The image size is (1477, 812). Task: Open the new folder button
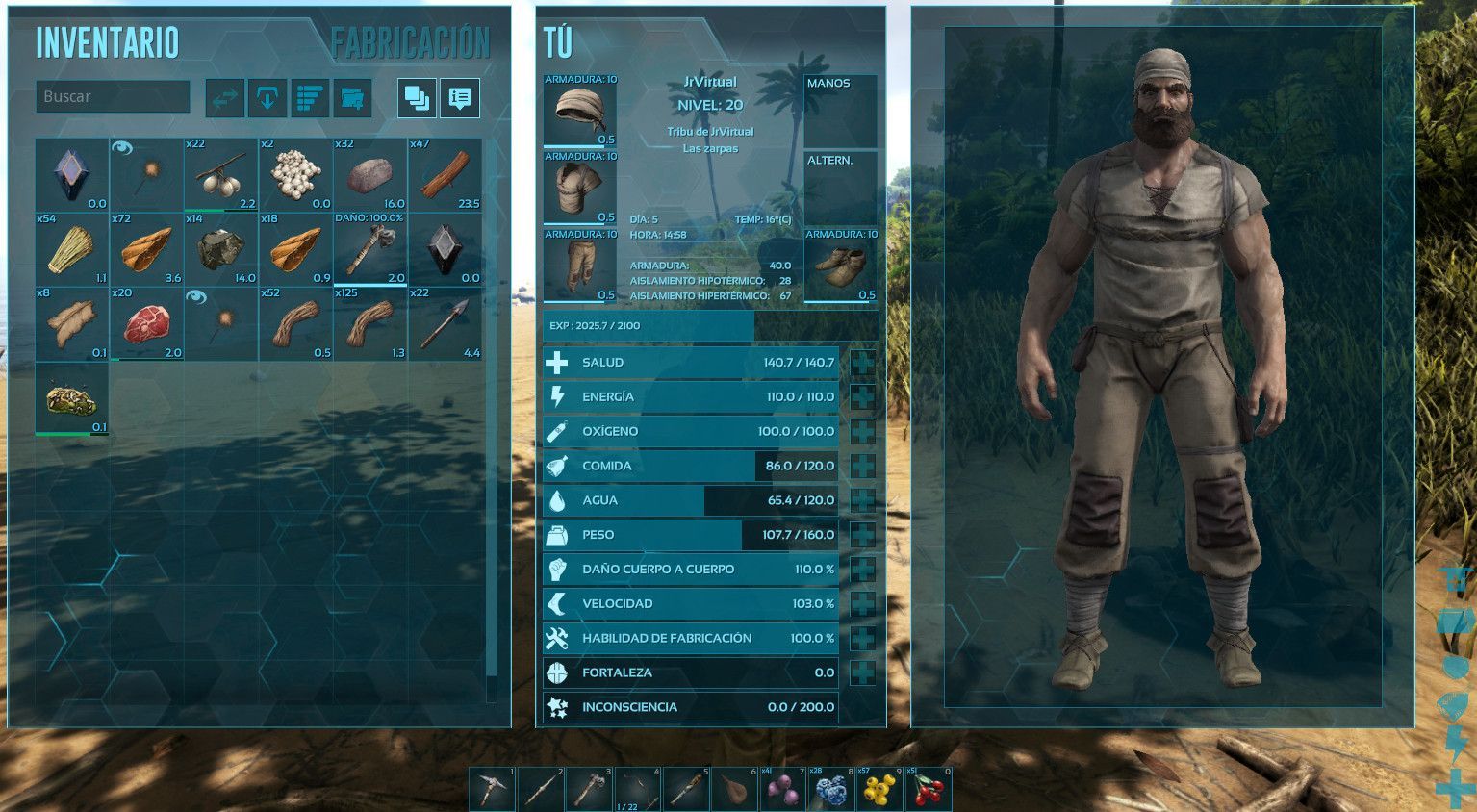click(x=353, y=97)
